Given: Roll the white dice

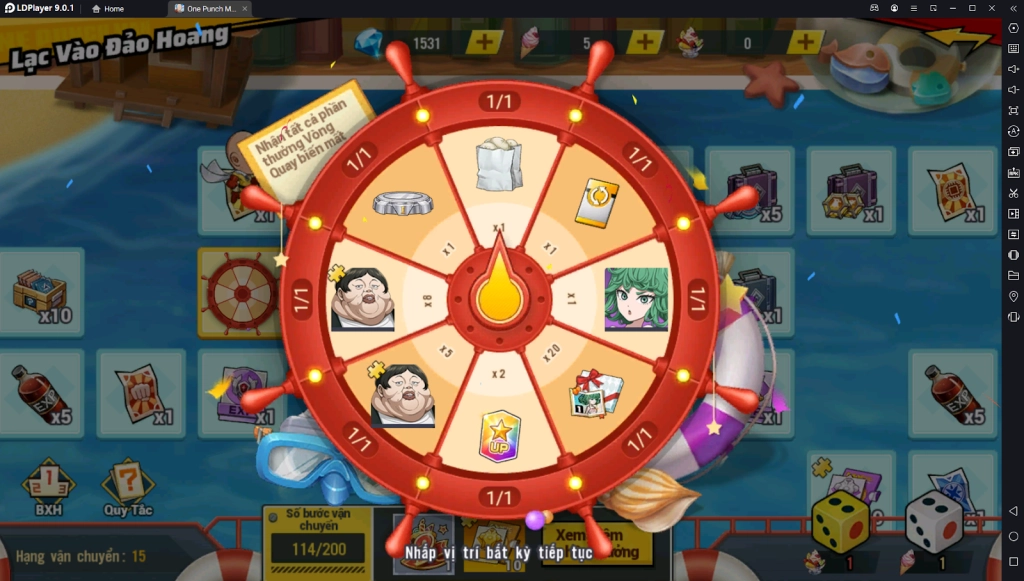Looking at the screenshot, I should (x=933, y=522).
